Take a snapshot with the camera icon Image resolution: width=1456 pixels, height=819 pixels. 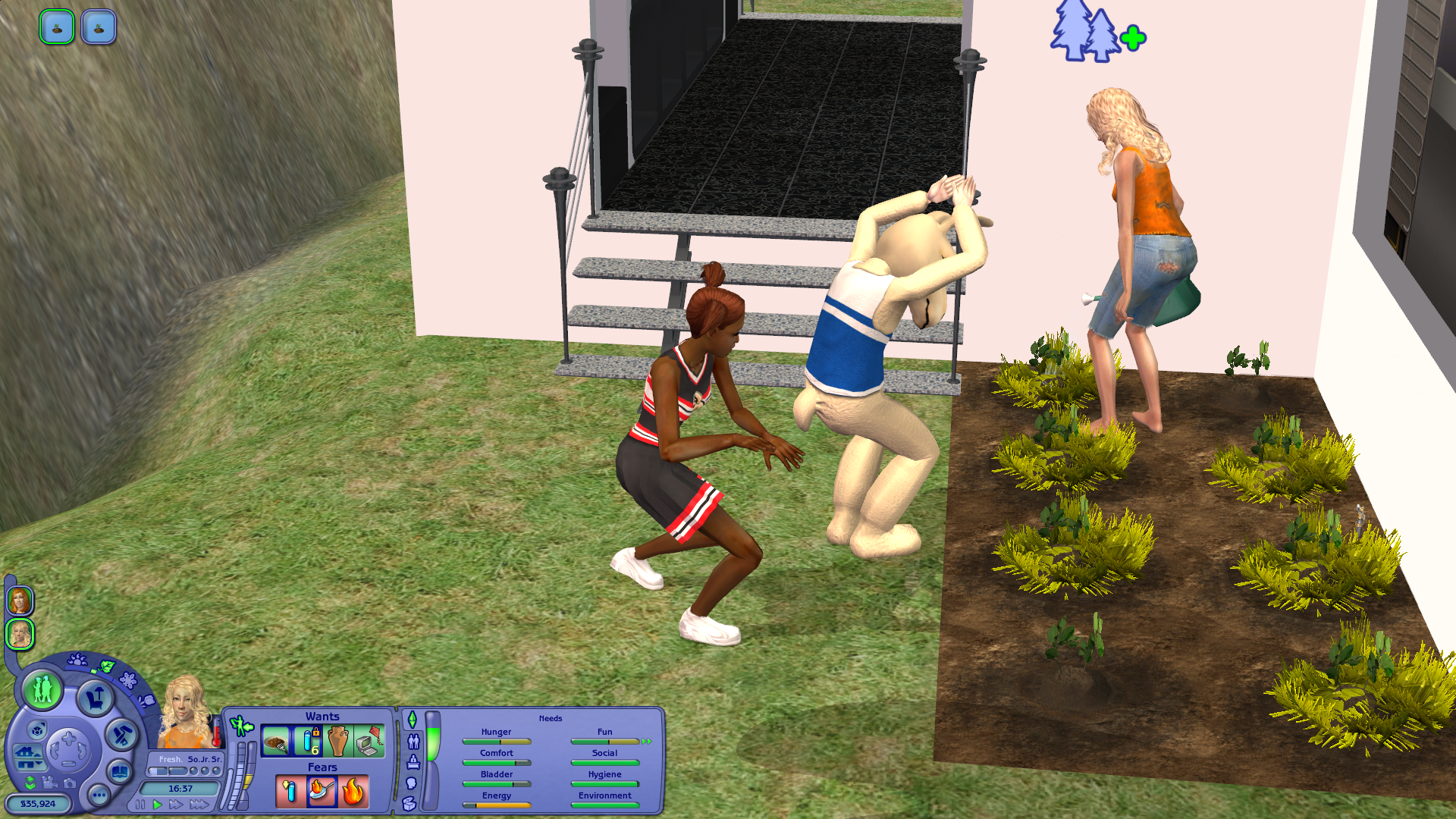pyautogui.click(x=70, y=783)
